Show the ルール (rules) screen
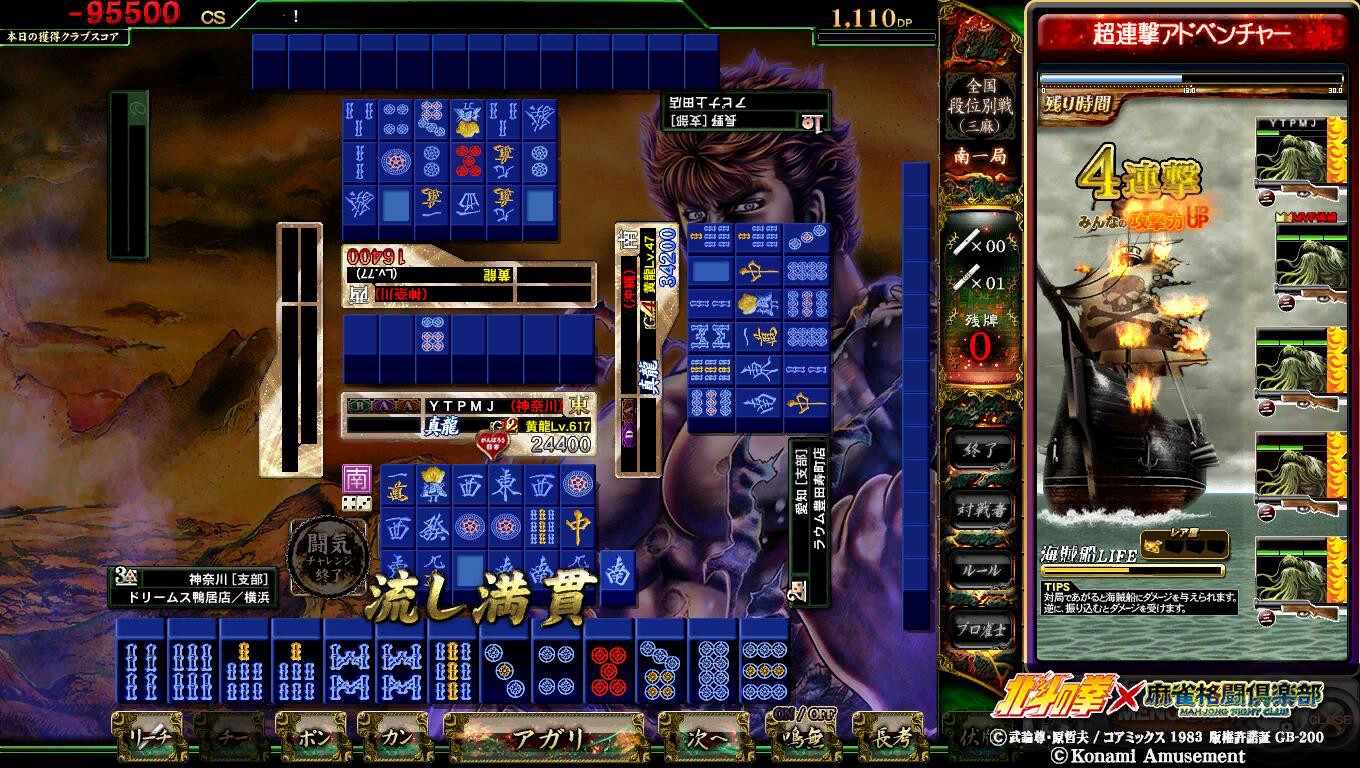Viewport: 1360px width, 768px height. [x=981, y=569]
